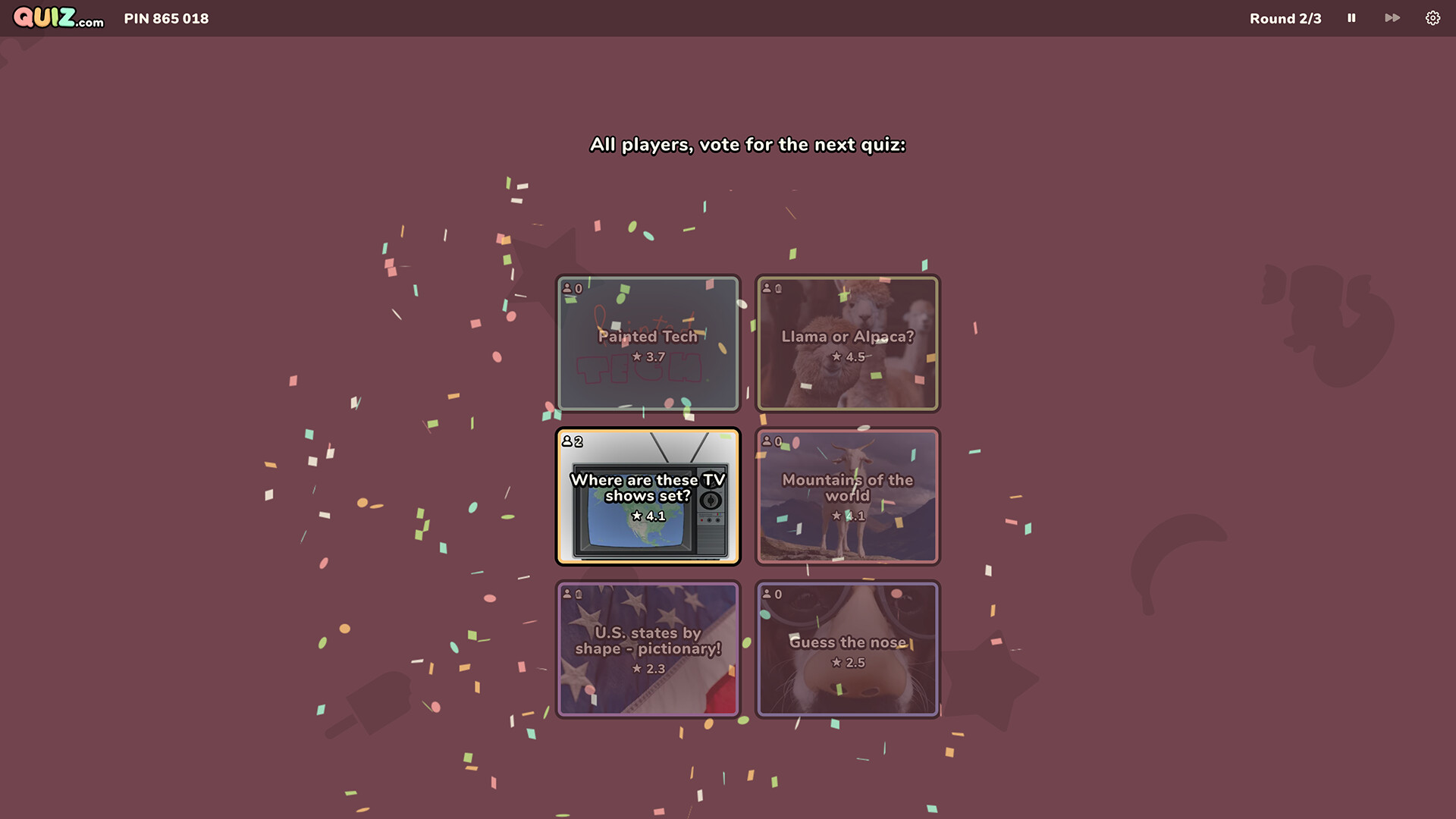Click the Round 2/3 indicator
This screenshot has height=819, width=1456.
[1285, 18]
